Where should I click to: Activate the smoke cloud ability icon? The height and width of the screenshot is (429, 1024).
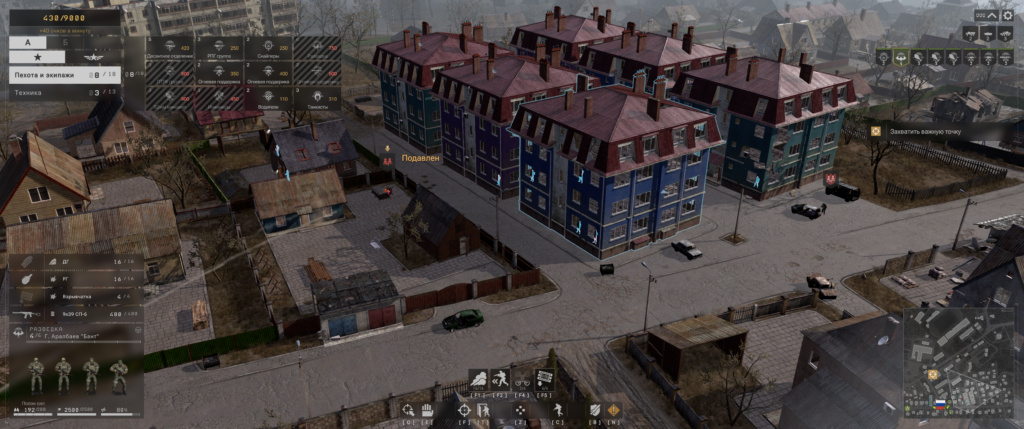(478, 378)
